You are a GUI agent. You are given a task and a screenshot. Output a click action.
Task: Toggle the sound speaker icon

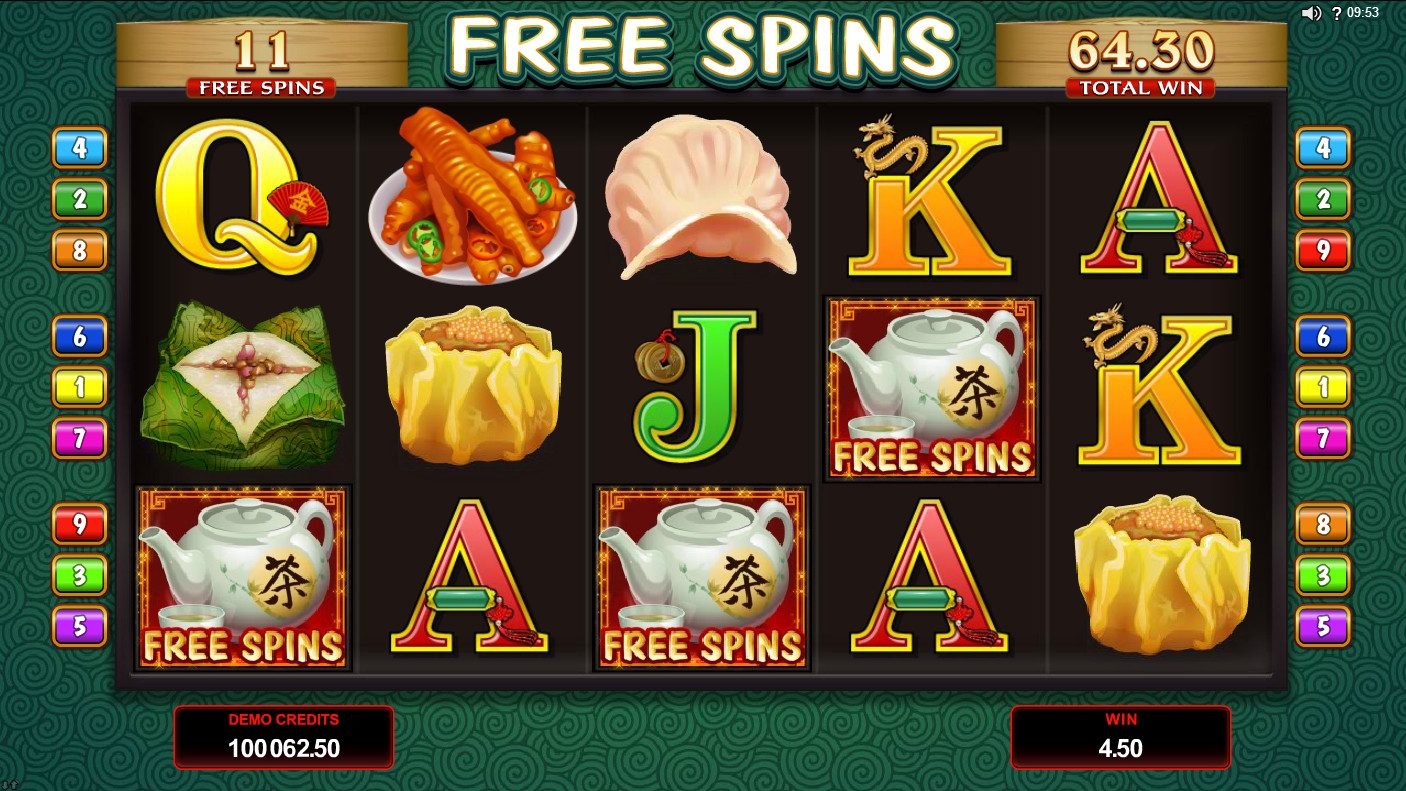click(x=1311, y=13)
